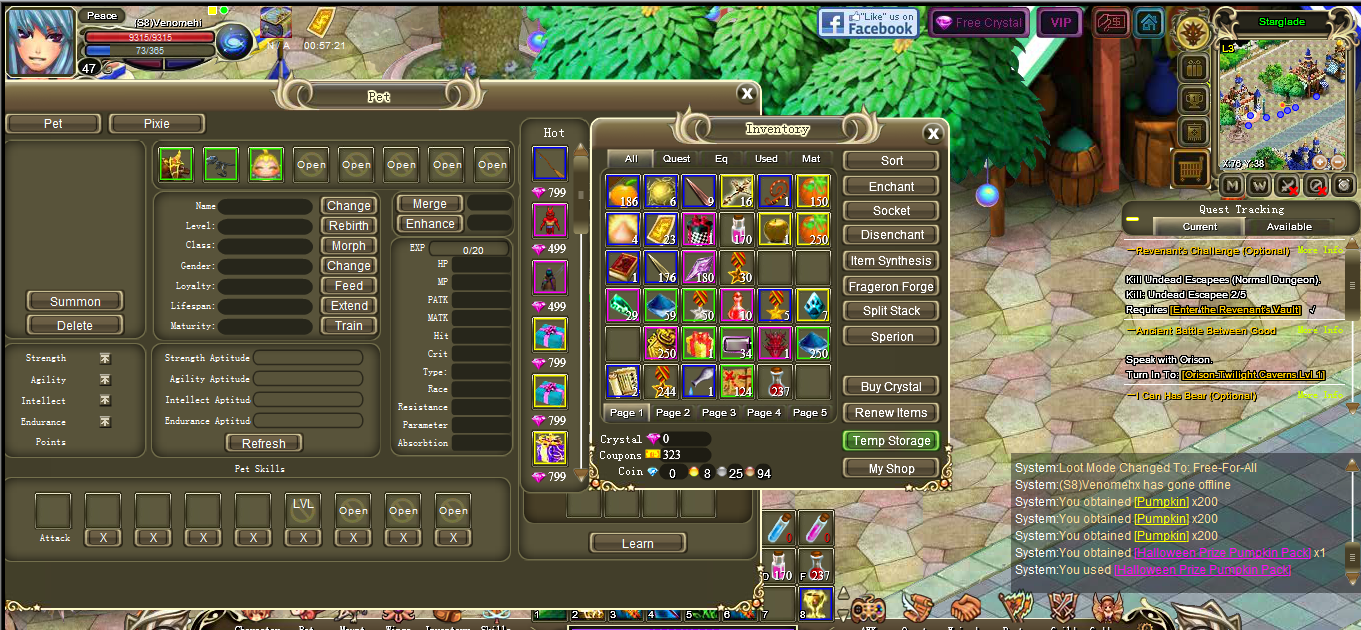Viewport: 1361px width, 630px height.
Task: Open the Buy Crystal shop
Action: pos(891,387)
